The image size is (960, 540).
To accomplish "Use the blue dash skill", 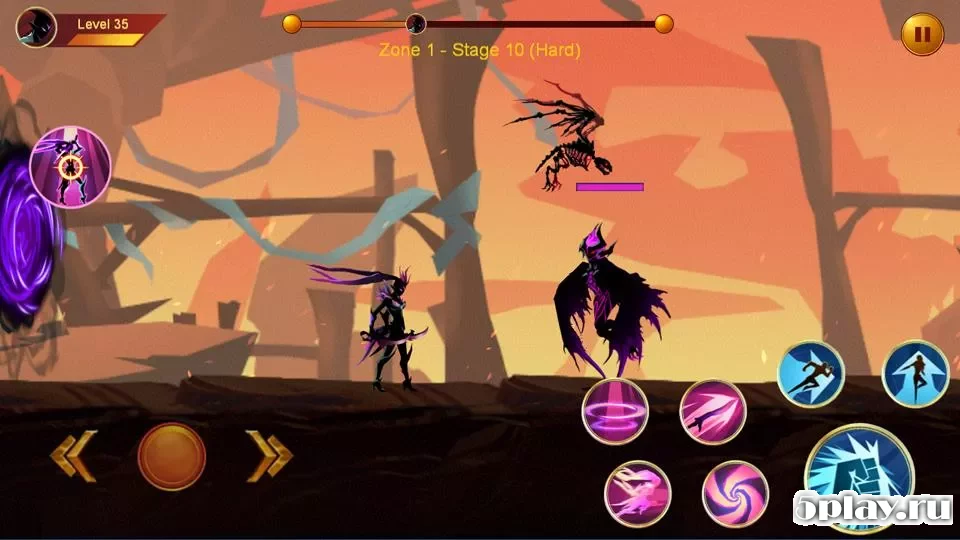I will (811, 374).
